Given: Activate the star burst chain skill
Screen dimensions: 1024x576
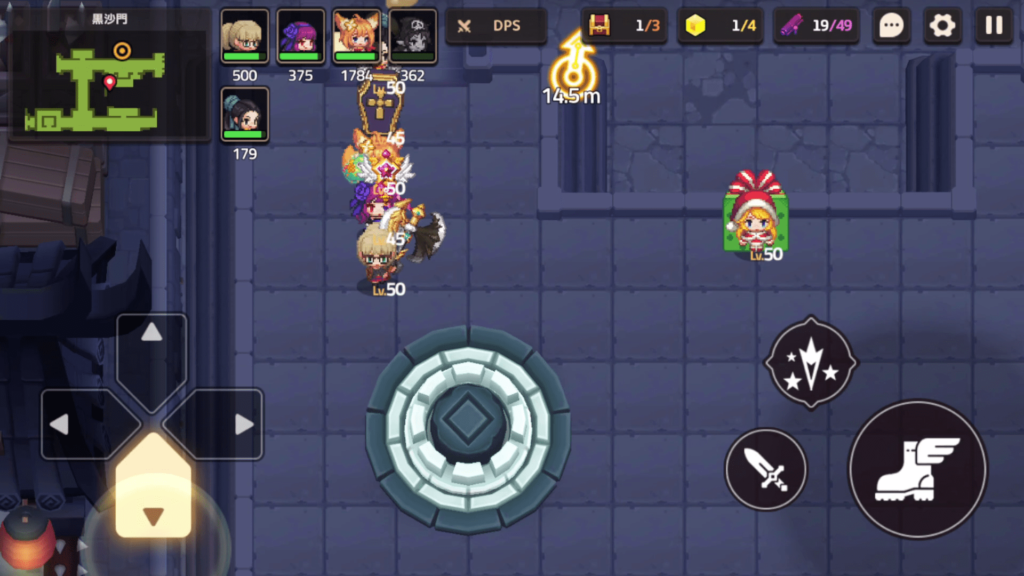Looking at the screenshot, I should coord(810,364).
